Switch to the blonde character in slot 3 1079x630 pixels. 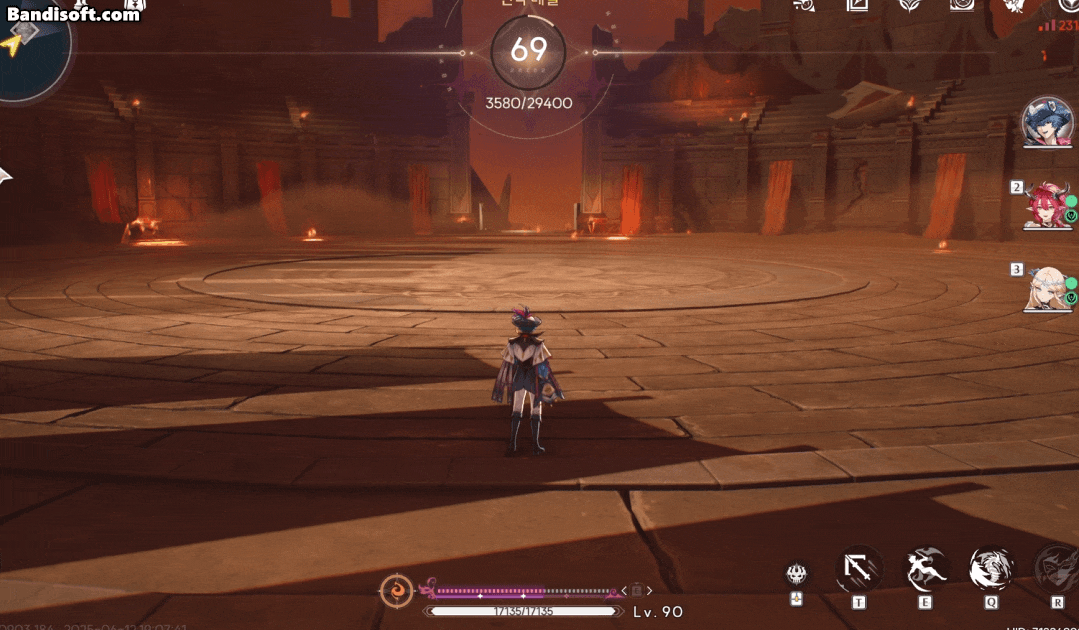[1046, 287]
